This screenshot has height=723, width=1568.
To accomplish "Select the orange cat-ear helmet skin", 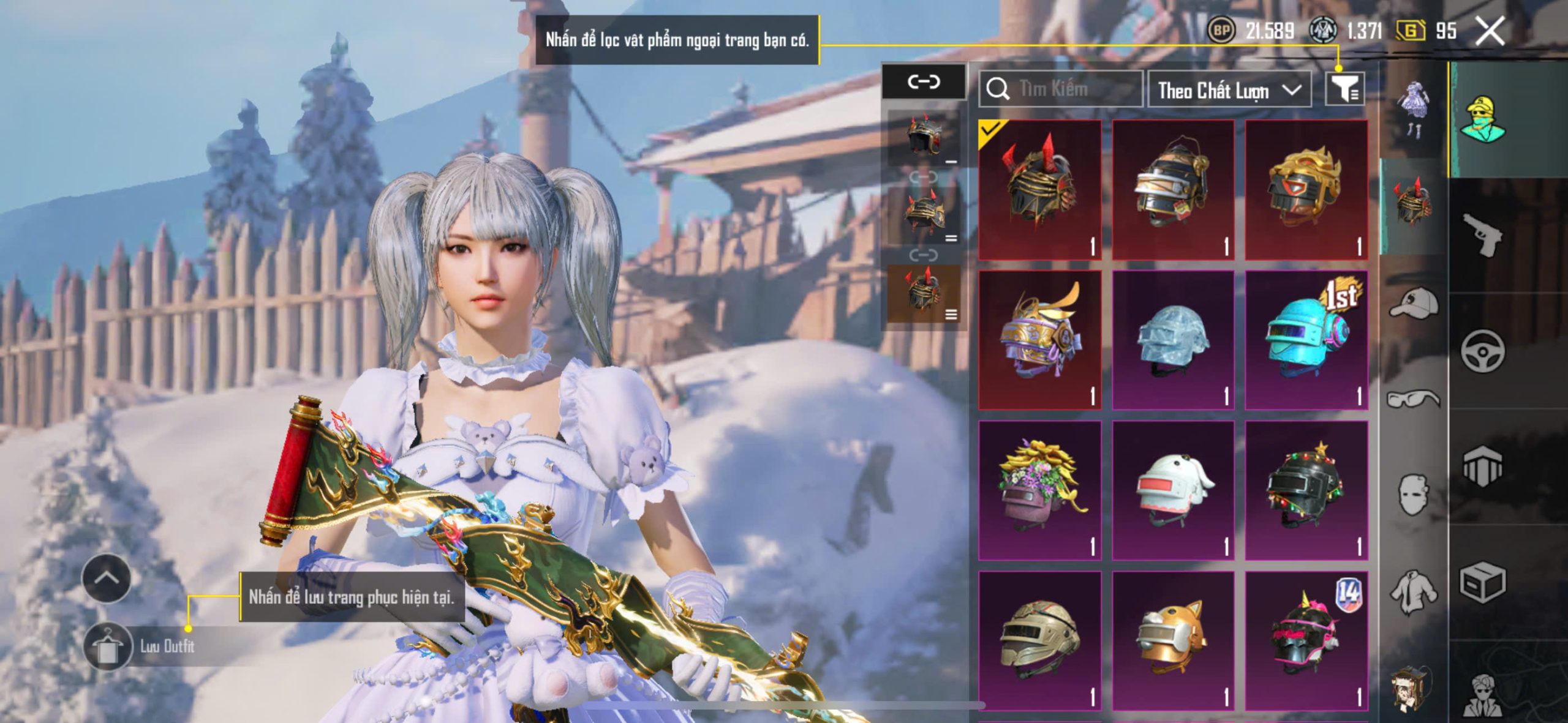I will (x=1172, y=640).
